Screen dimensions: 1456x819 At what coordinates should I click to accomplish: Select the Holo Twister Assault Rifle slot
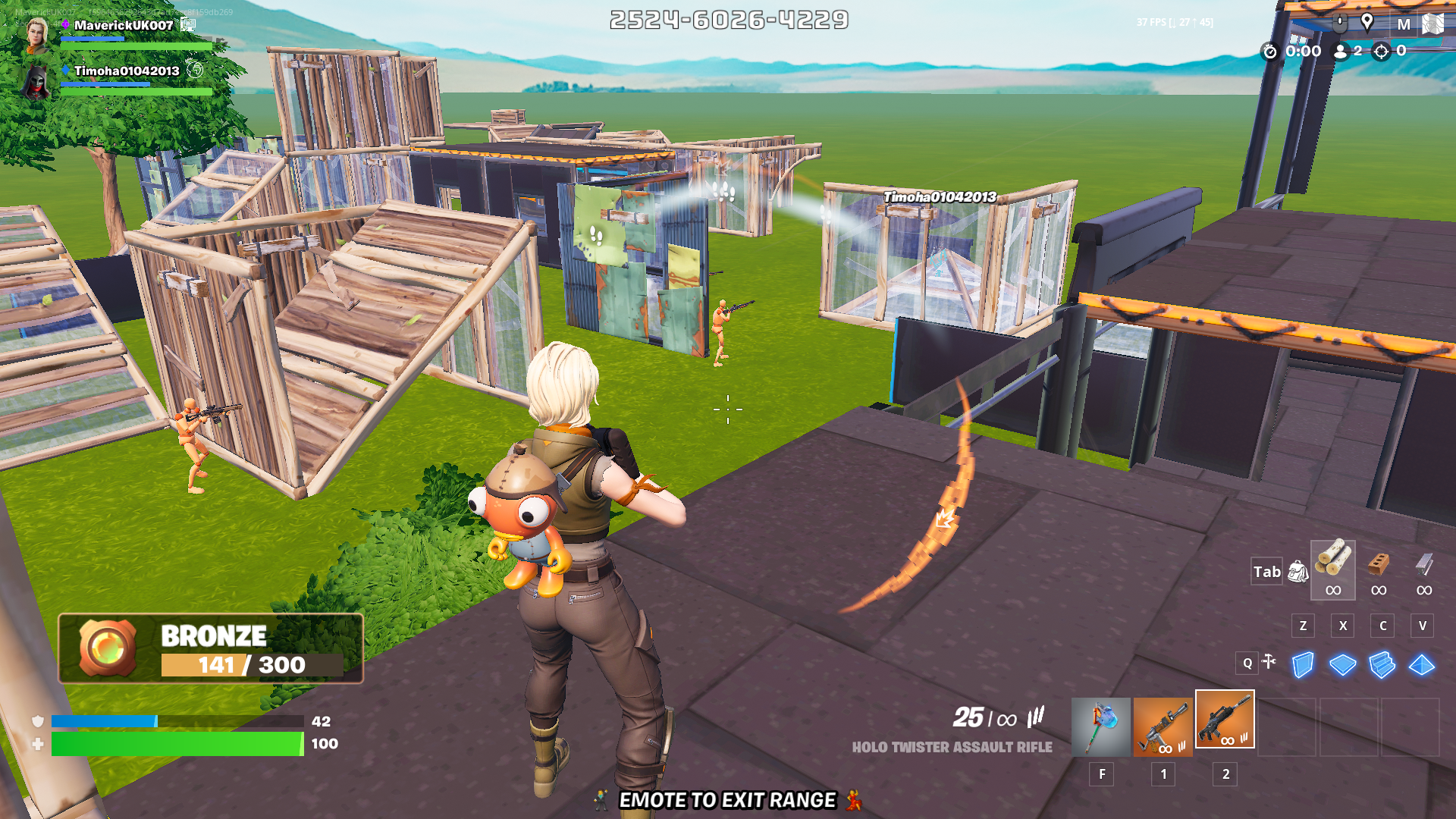coord(1225,720)
